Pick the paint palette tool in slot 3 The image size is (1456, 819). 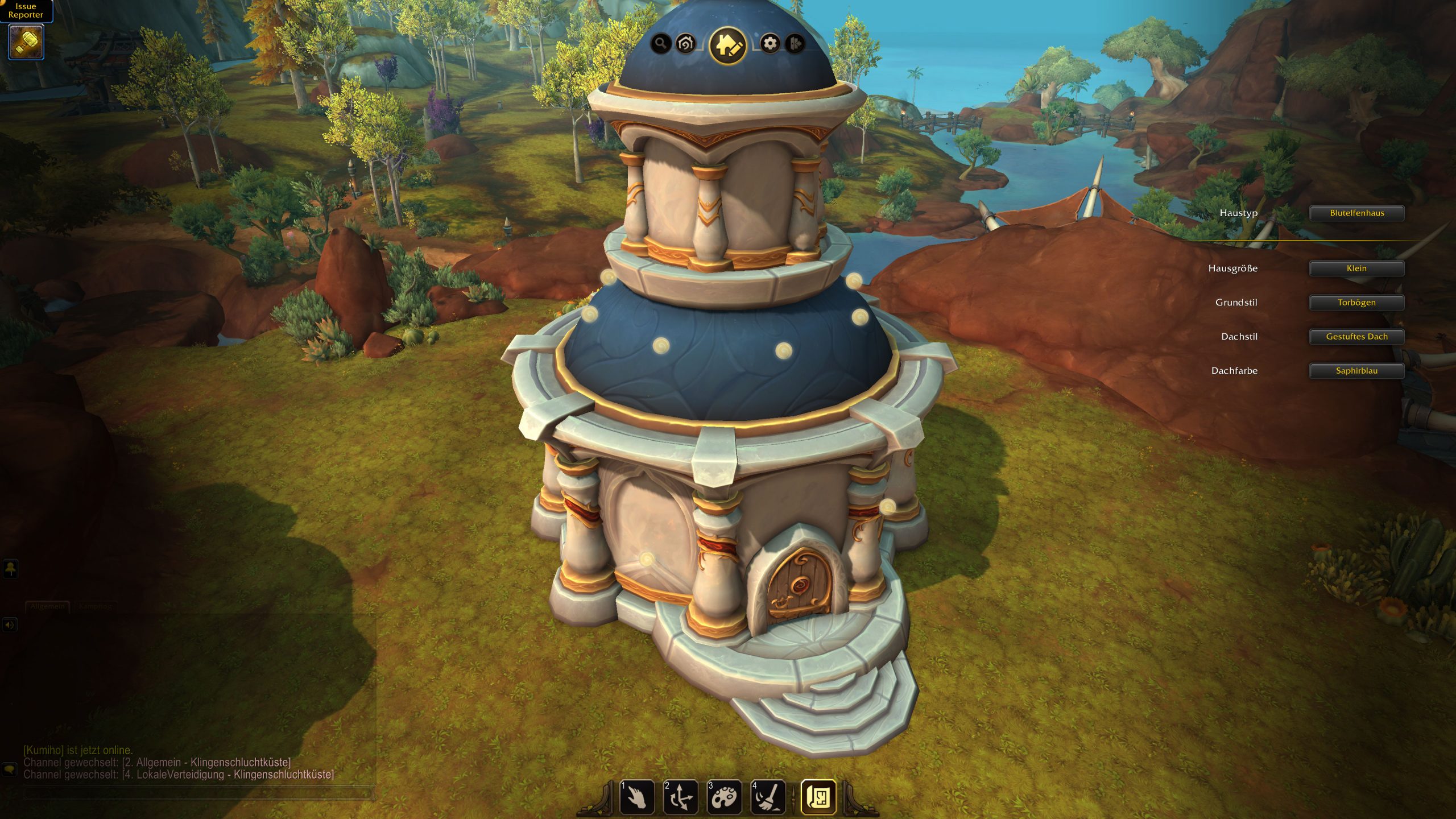[724, 797]
